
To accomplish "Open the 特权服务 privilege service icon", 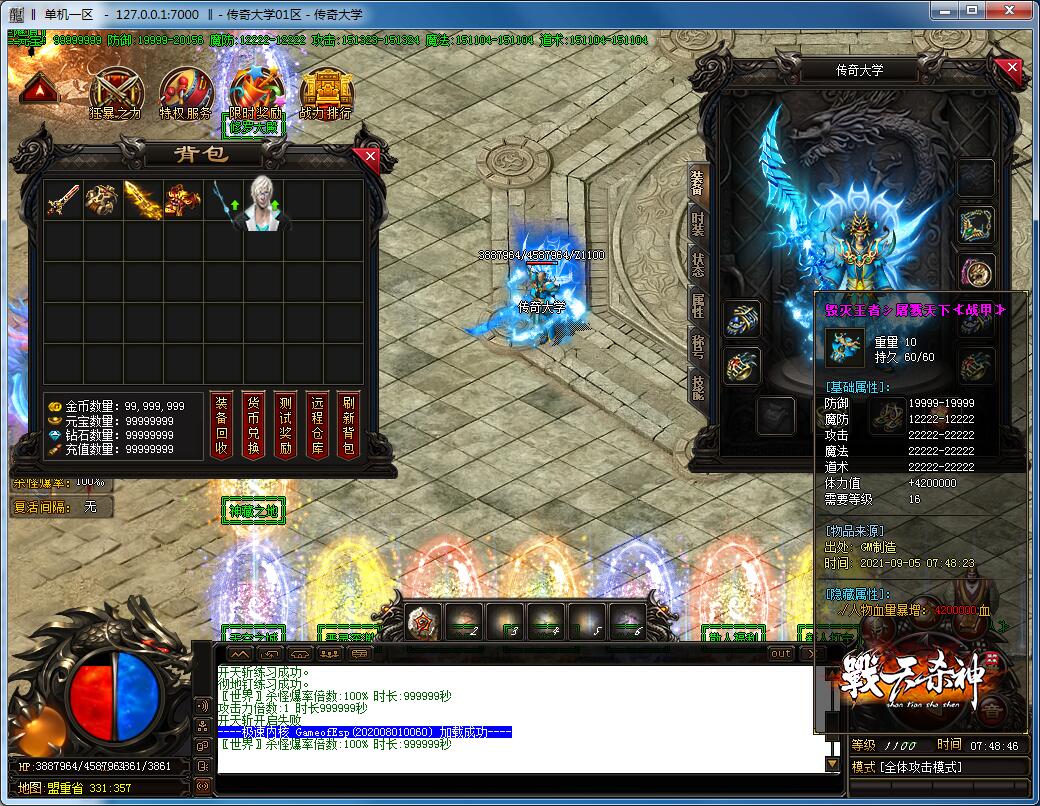I will [186, 91].
